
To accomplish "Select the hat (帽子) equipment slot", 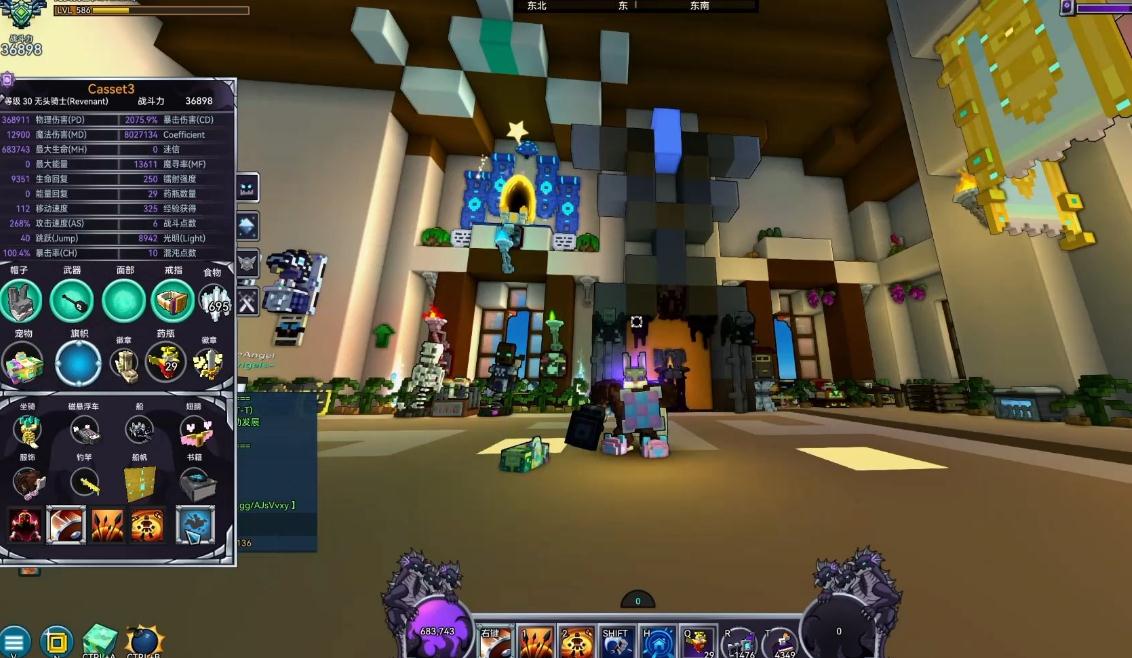I will coord(21,300).
